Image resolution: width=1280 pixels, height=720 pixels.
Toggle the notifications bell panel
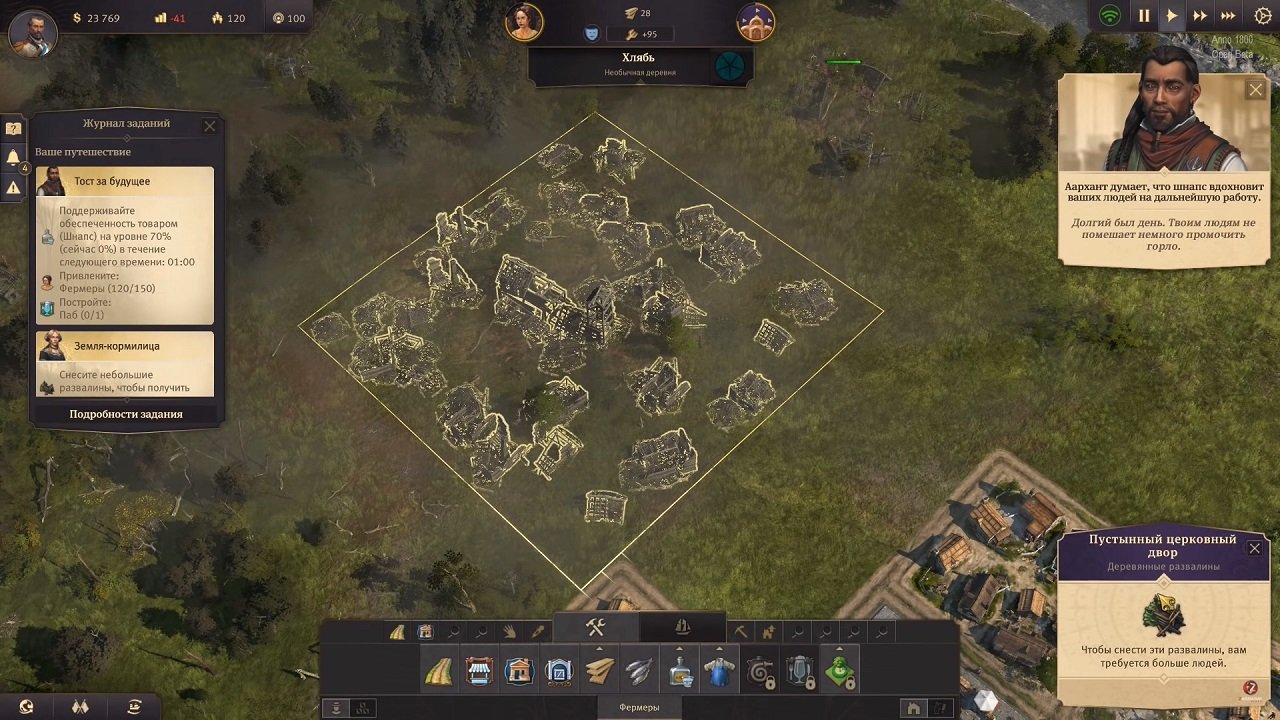pos(12,155)
